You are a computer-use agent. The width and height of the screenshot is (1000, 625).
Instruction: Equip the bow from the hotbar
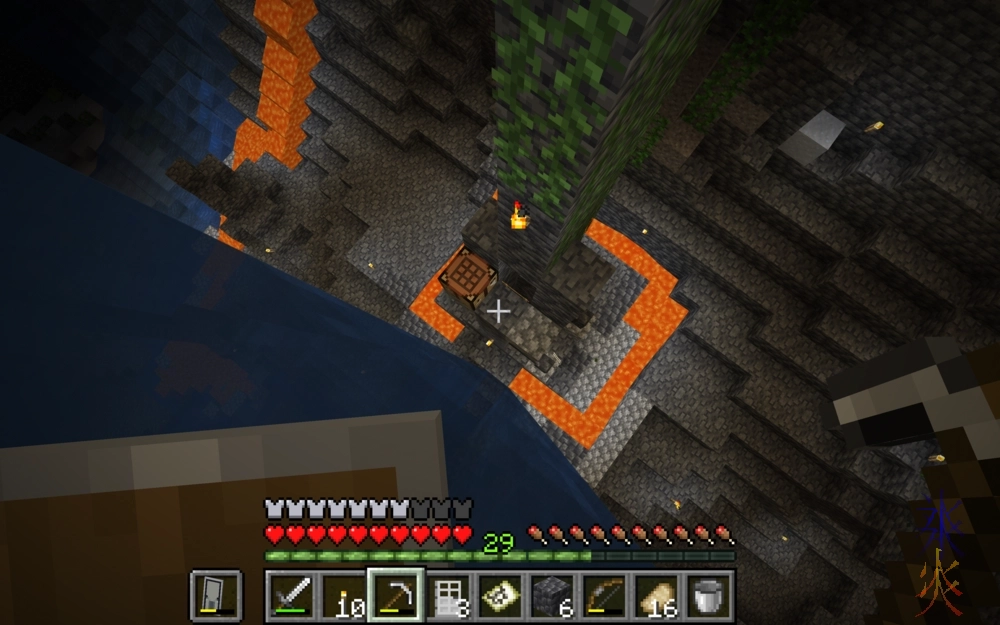[604, 596]
